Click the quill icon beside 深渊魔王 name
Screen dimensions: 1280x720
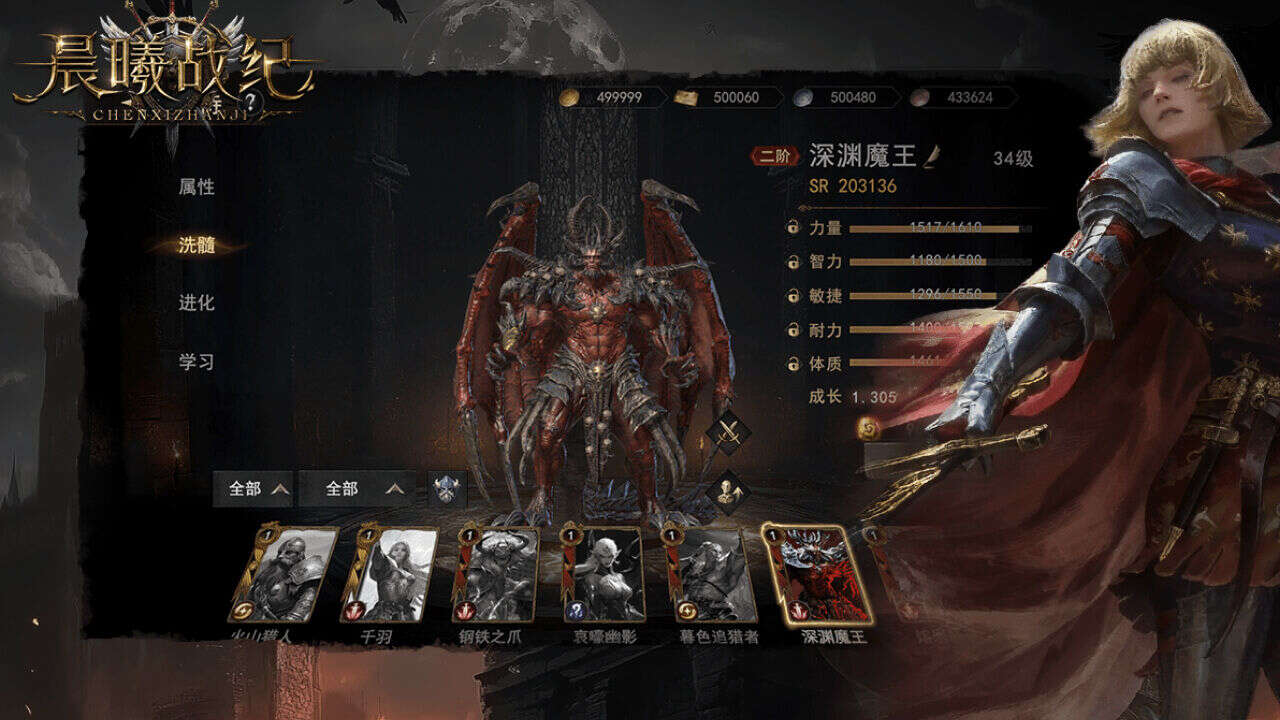pos(932,156)
